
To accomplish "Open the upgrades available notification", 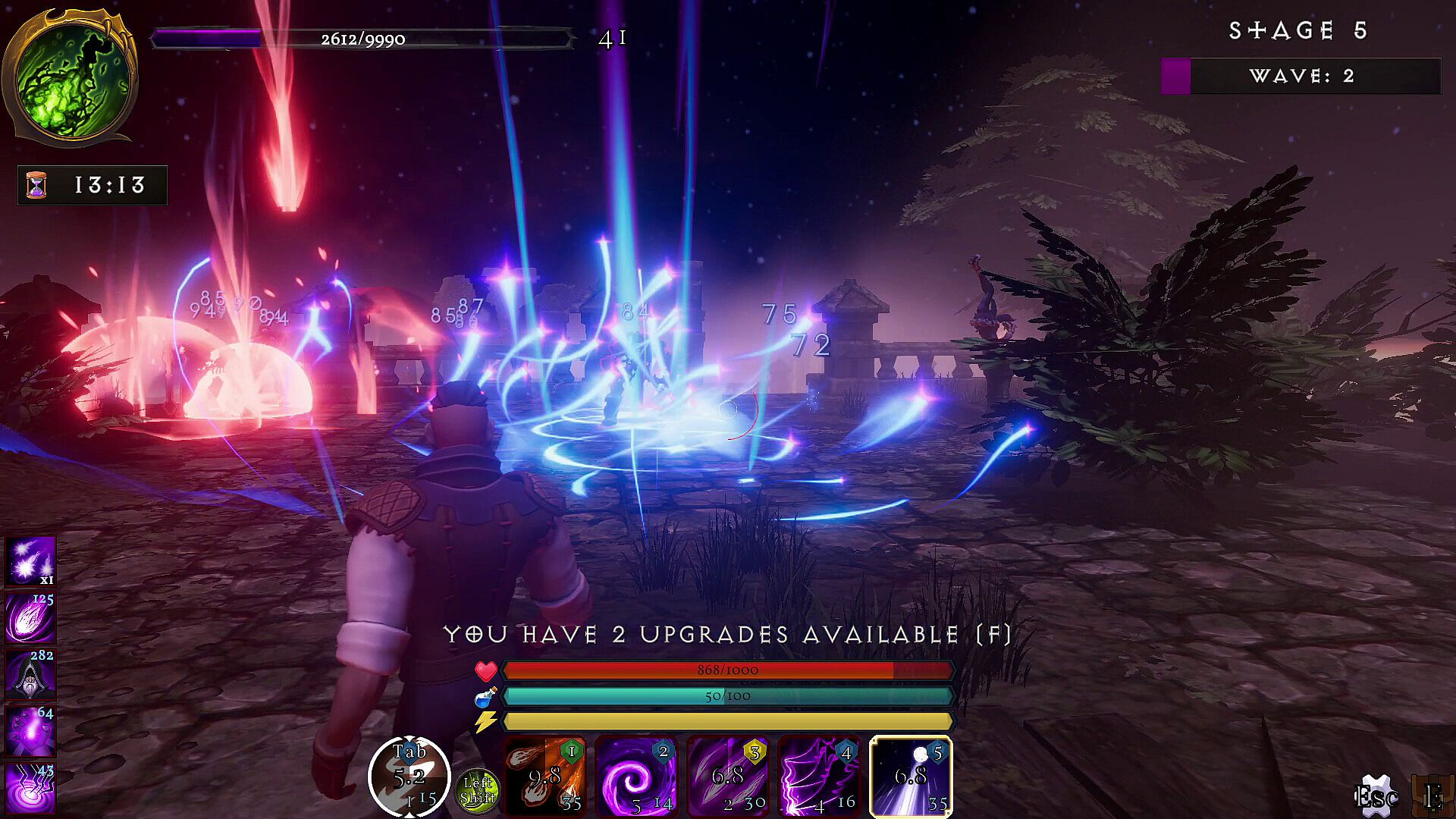I will 727,634.
